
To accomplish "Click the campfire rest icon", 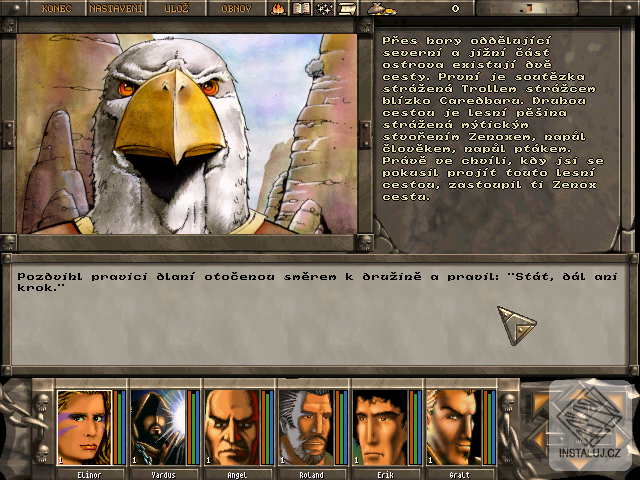I will (278, 8).
